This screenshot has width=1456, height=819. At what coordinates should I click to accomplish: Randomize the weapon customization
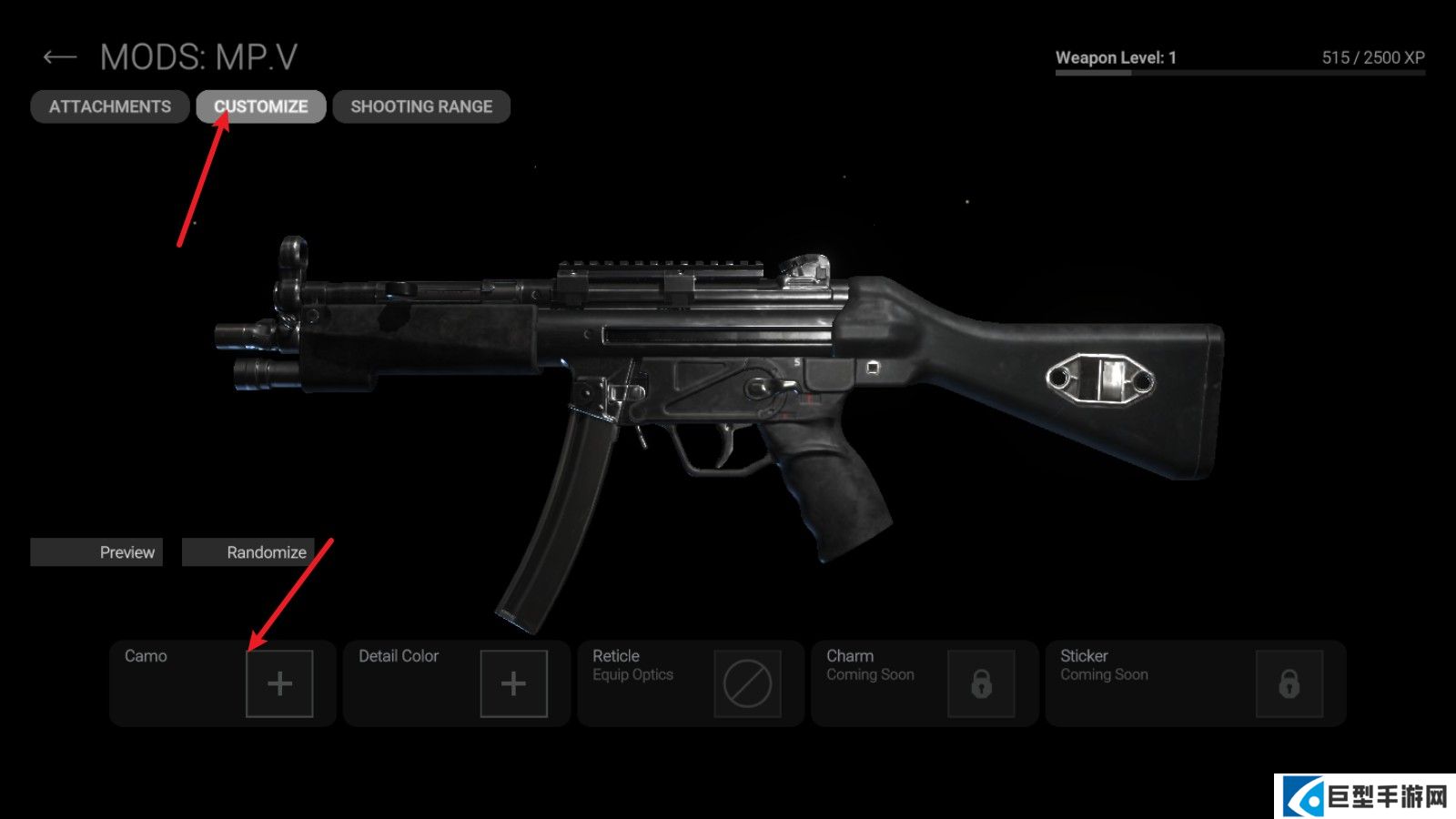point(248,552)
